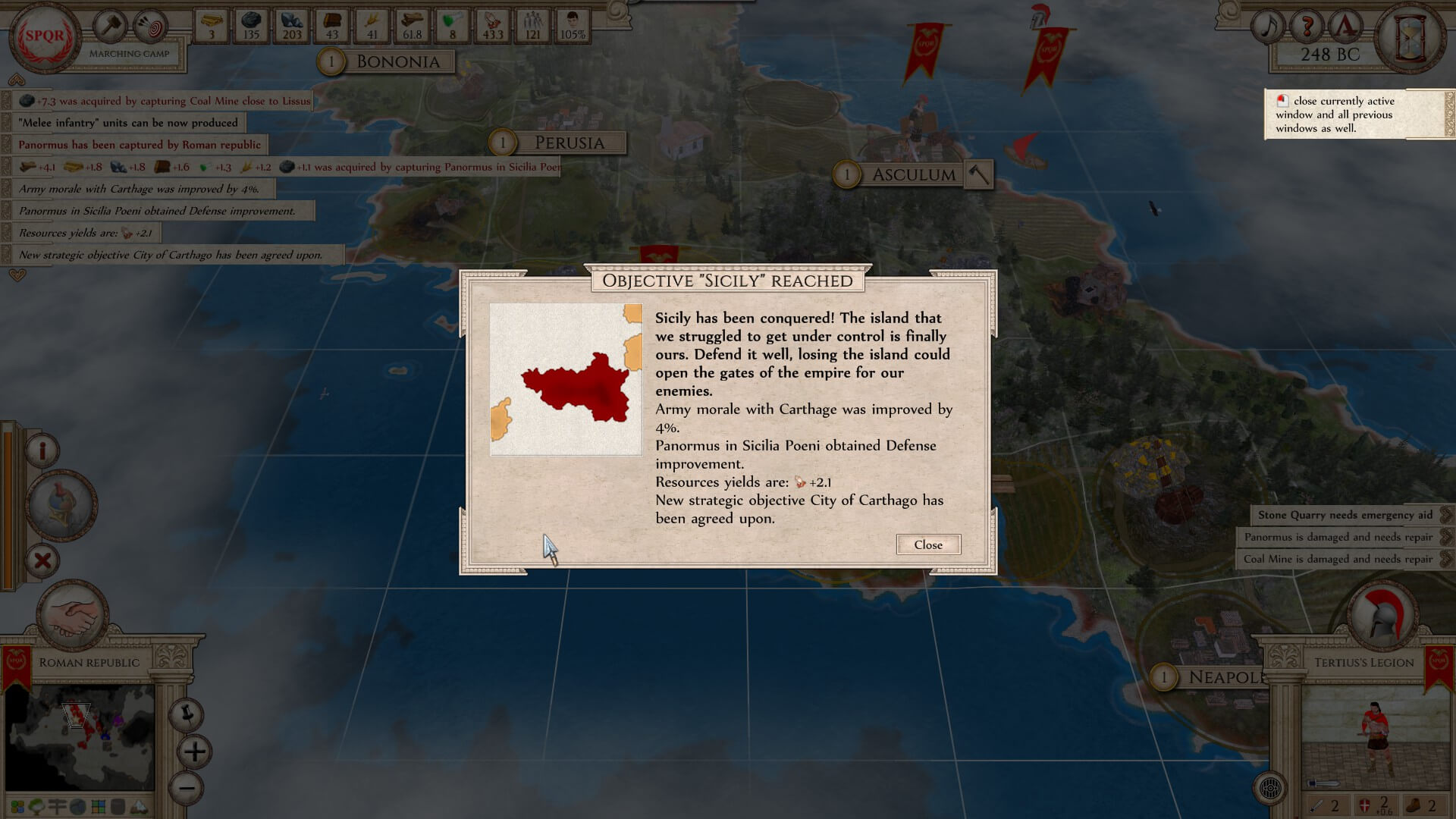Image resolution: width=1456 pixels, height=819 pixels.
Task: Toggle music with the note icon
Action: point(1267,27)
